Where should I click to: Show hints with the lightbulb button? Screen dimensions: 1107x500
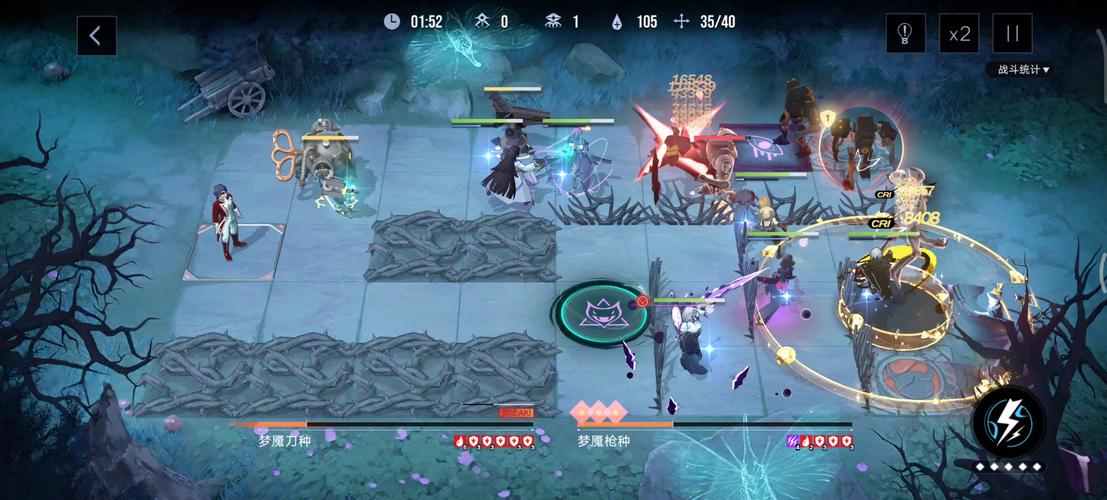click(905, 34)
